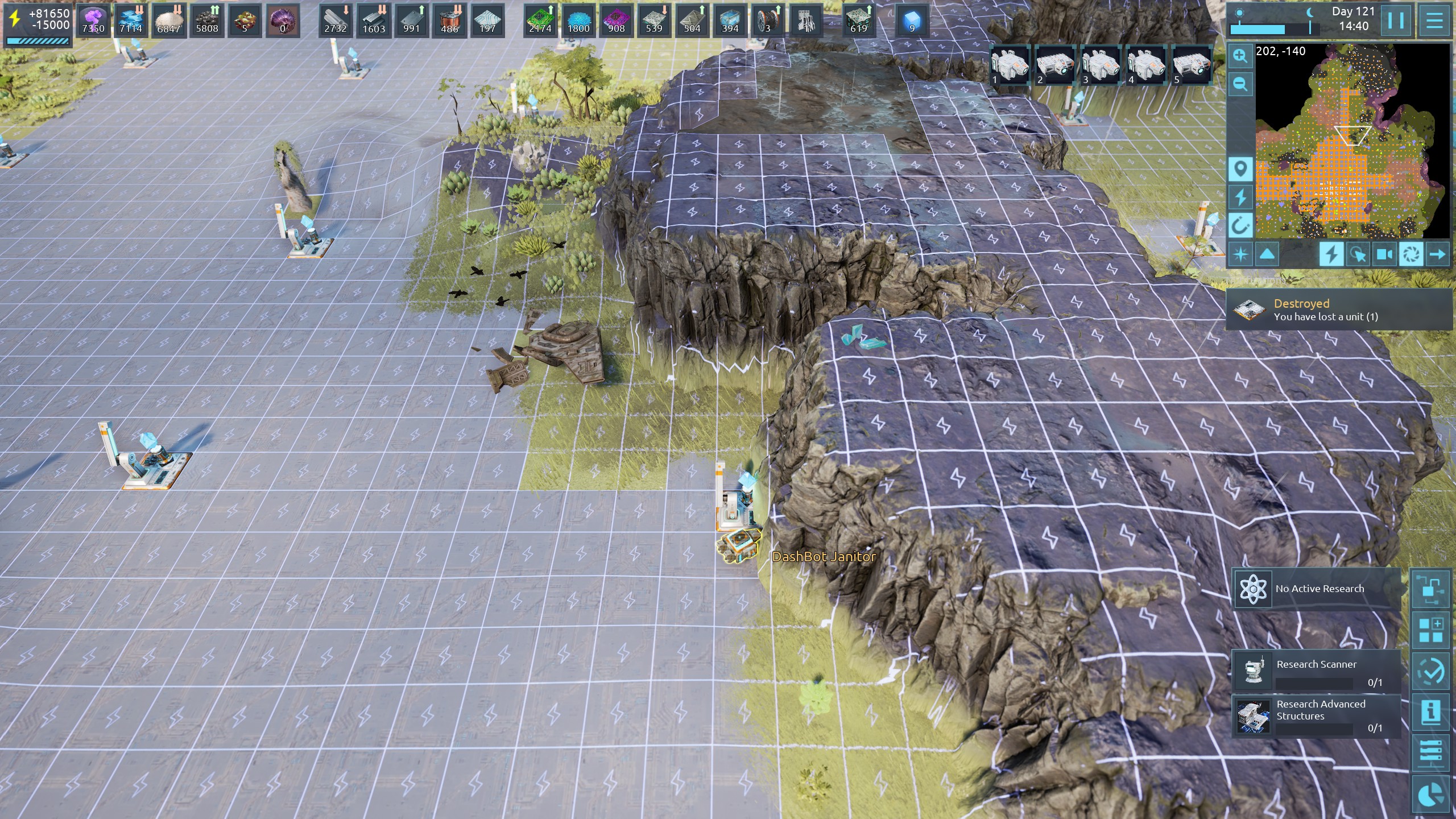Select the Research Advanced Structures objective

[1316, 715]
